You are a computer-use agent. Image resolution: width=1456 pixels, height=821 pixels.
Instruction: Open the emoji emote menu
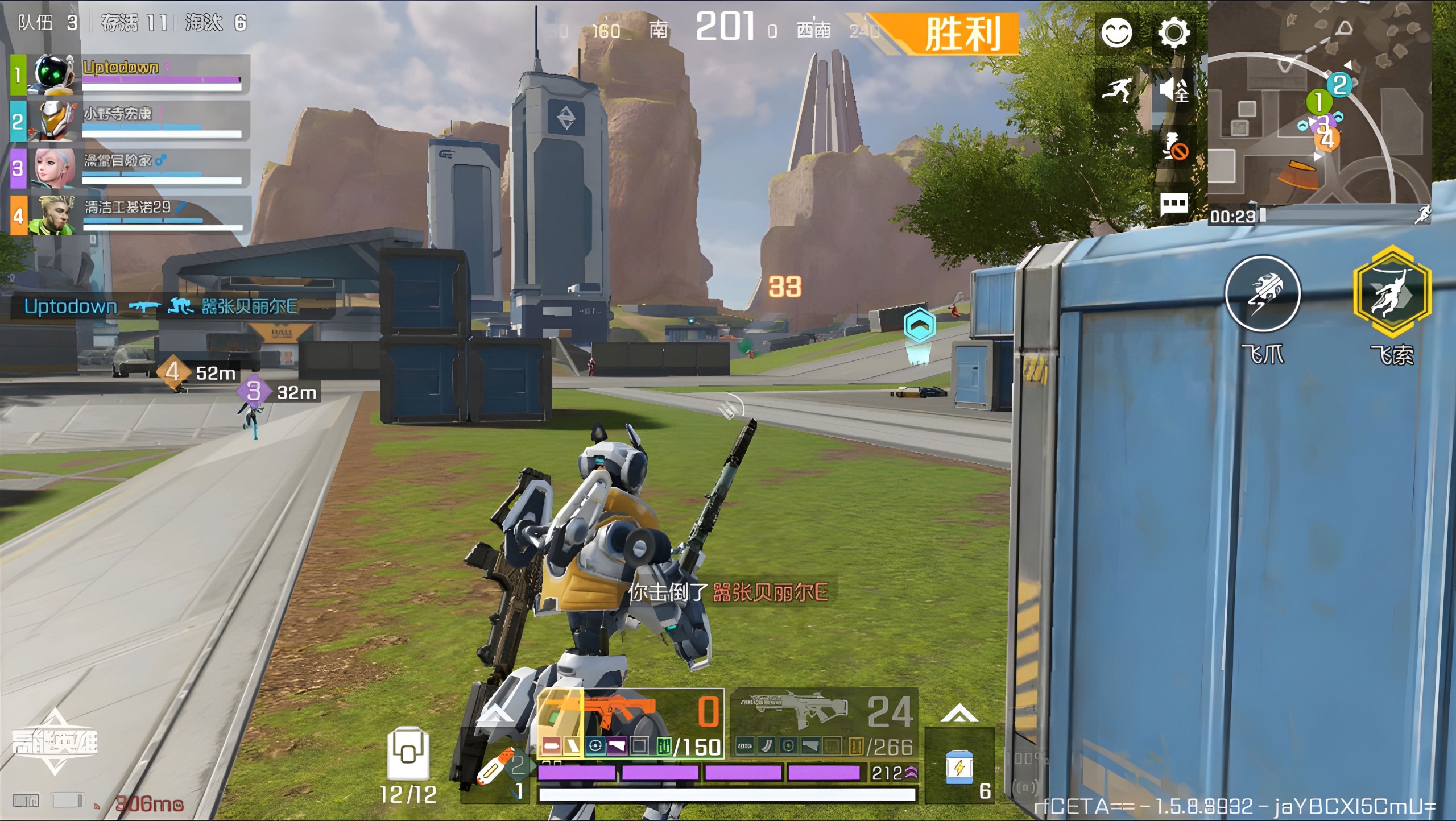click(x=1116, y=33)
